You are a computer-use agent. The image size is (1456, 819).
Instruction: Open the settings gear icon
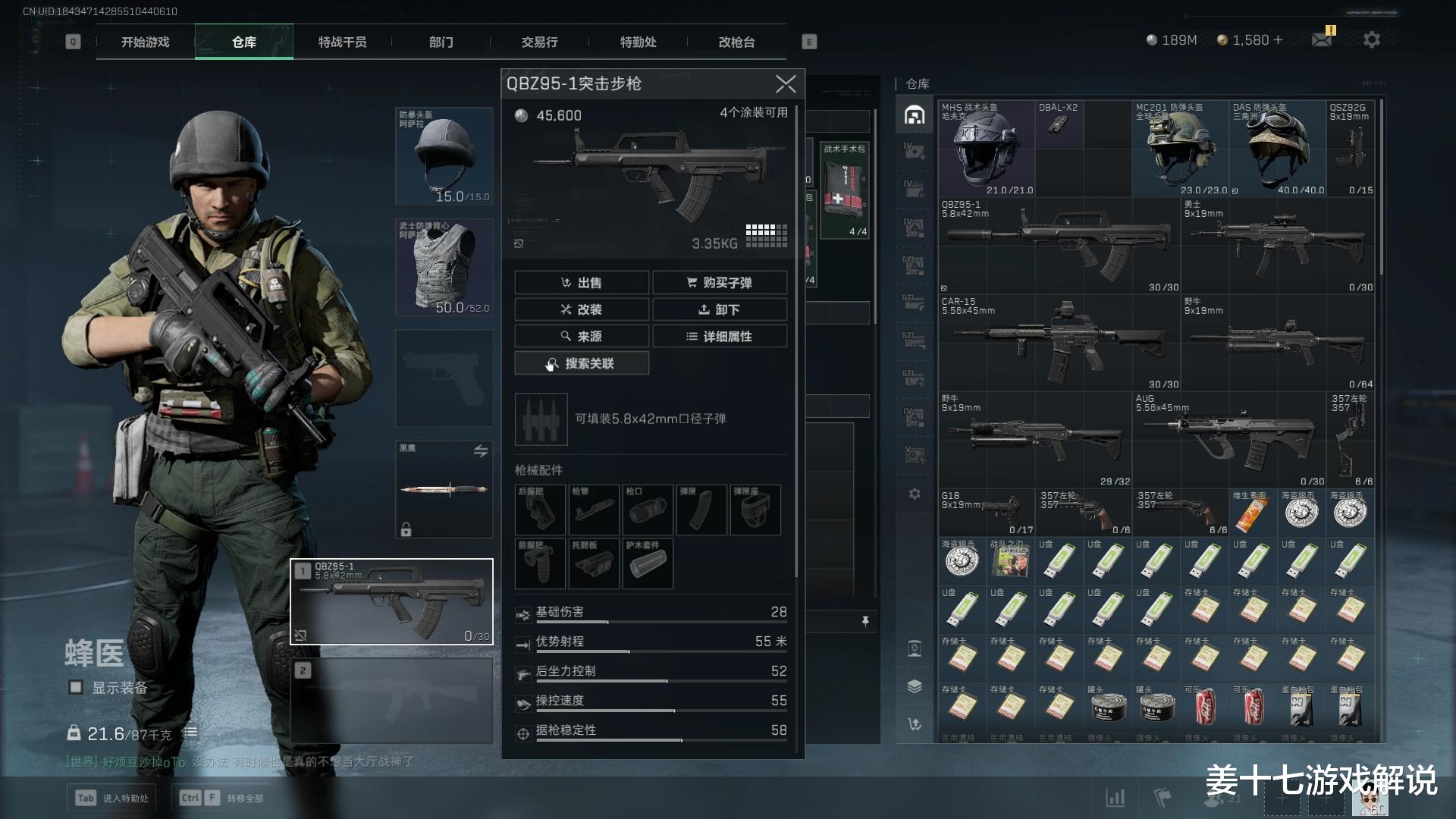click(x=1371, y=39)
